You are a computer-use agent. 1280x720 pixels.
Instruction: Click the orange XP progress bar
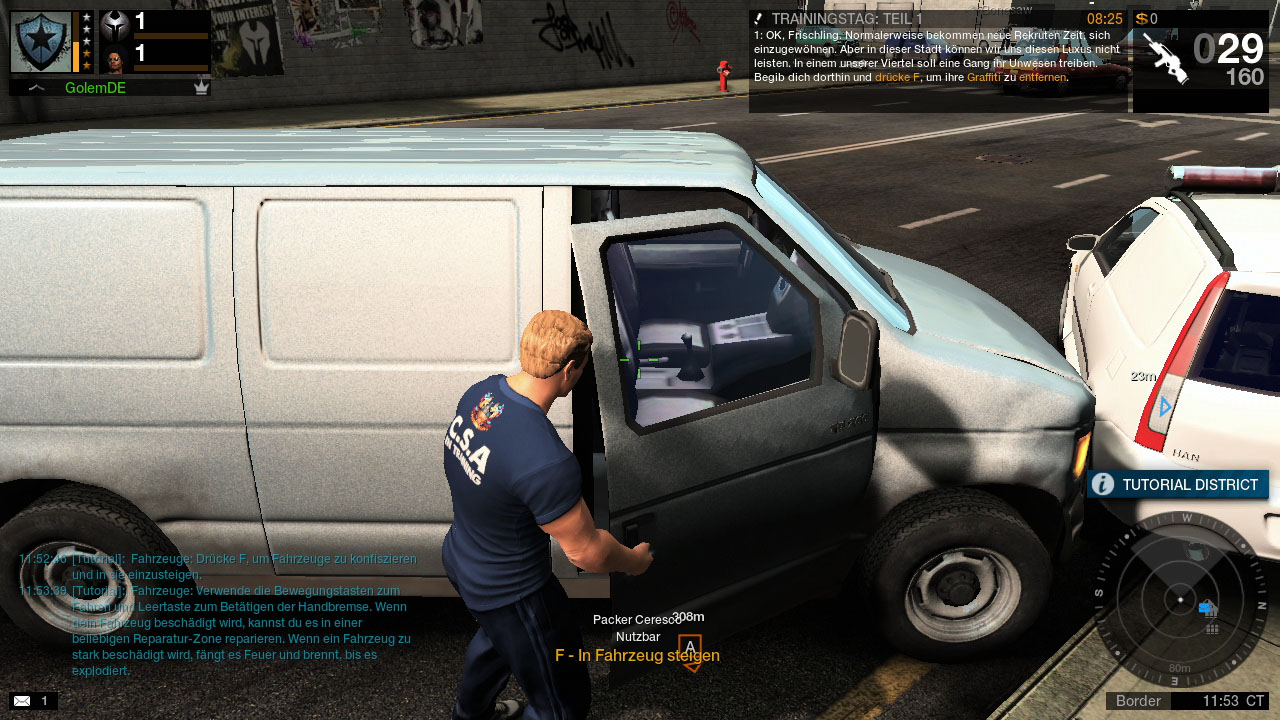click(76, 57)
